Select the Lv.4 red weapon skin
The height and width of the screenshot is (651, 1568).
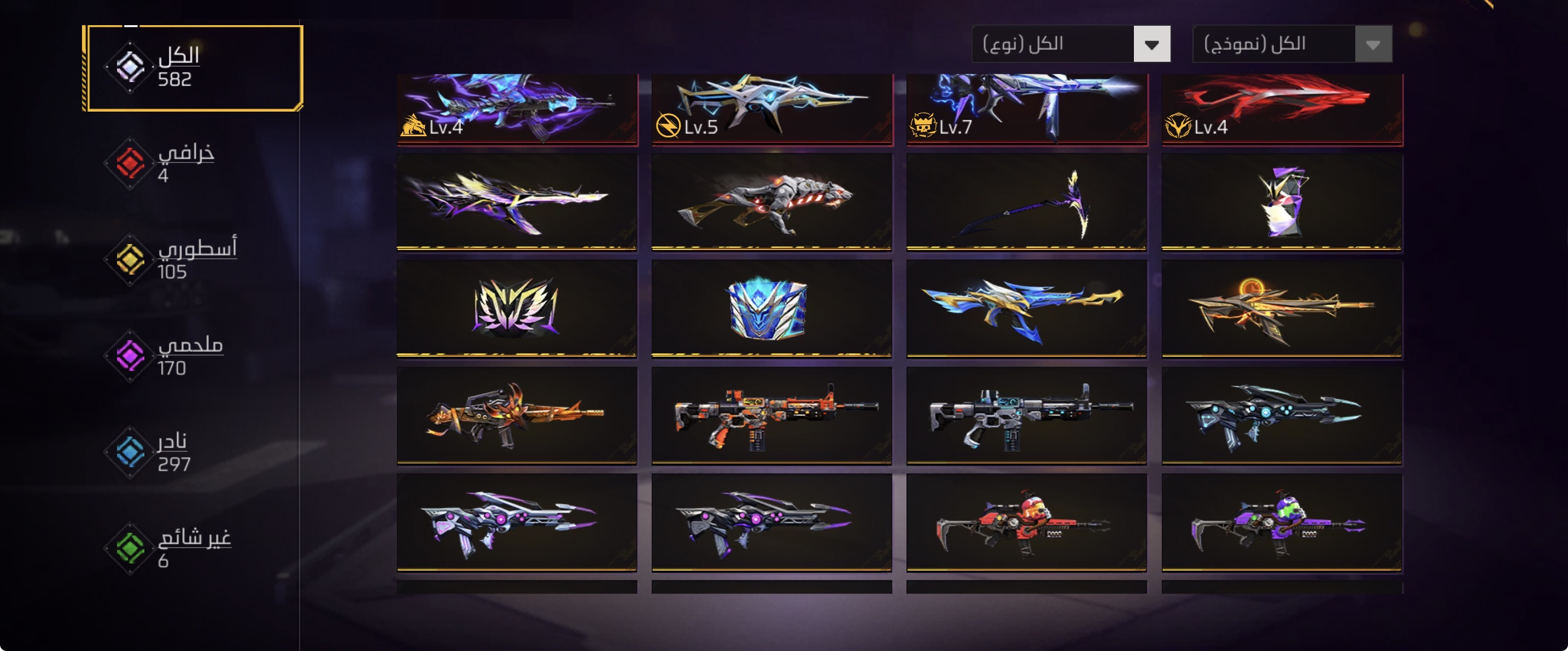pos(1282,108)
